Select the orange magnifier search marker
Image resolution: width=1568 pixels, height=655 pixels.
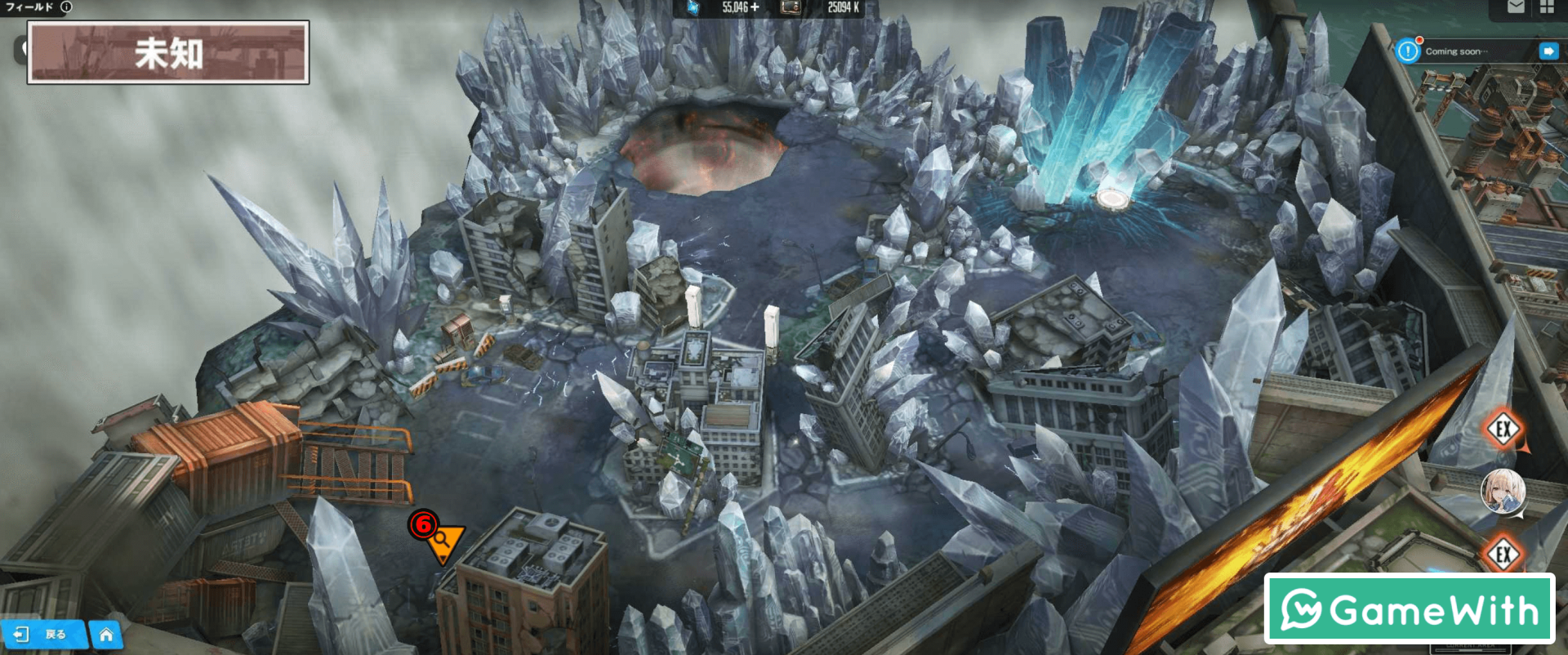443,541
